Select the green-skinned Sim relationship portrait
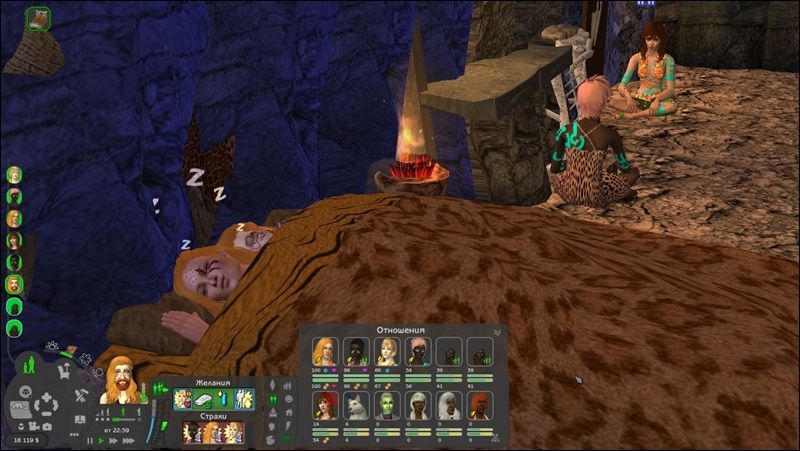This screenshot has height=451, width=800. [x=386, y=404]
